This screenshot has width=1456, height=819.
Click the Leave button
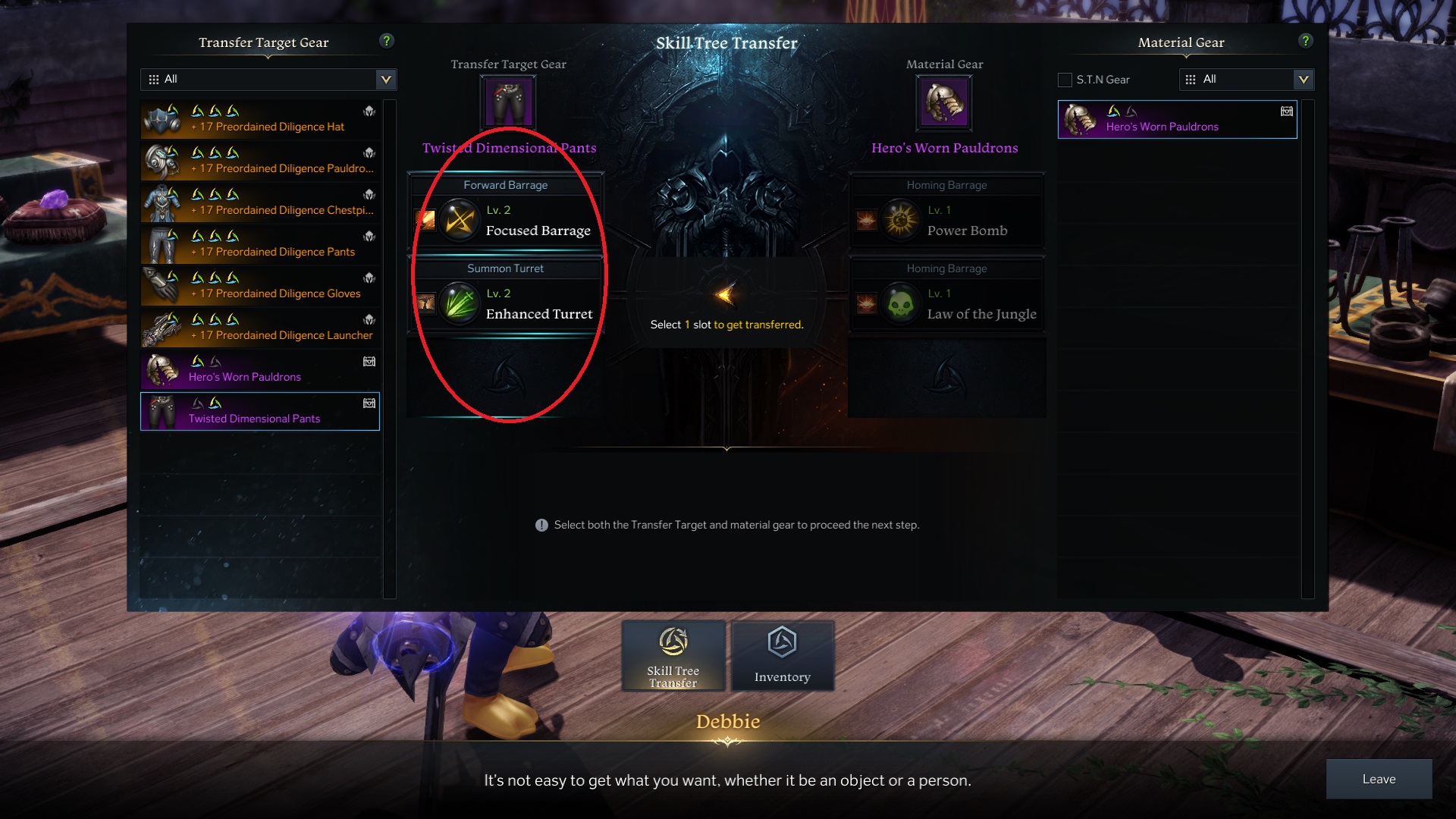click(x=1379, y=779)
